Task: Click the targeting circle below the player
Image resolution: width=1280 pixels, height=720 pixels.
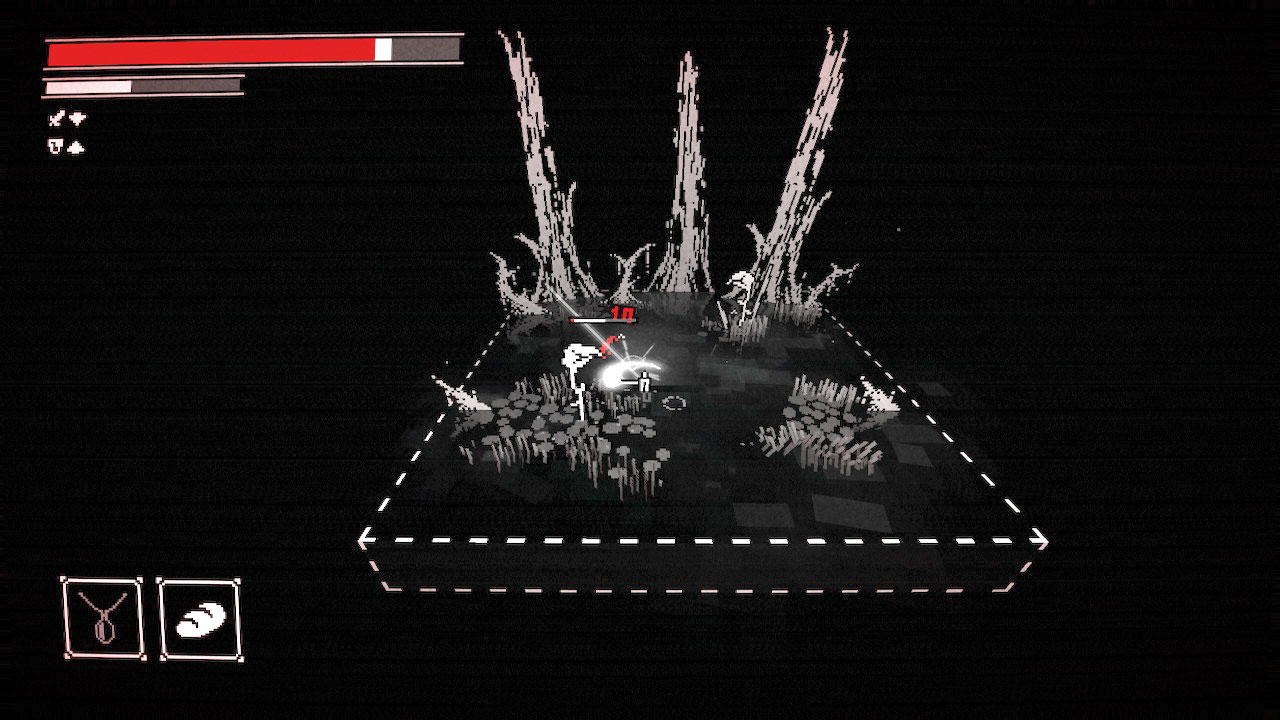Action: click(x=673, y=402)
